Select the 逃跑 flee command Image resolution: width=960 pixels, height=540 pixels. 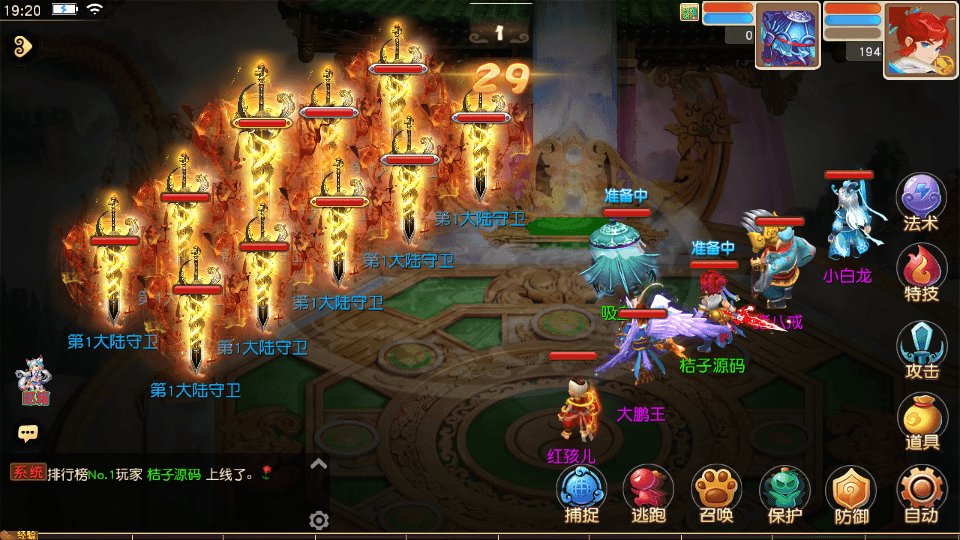[x=649, y=493]
